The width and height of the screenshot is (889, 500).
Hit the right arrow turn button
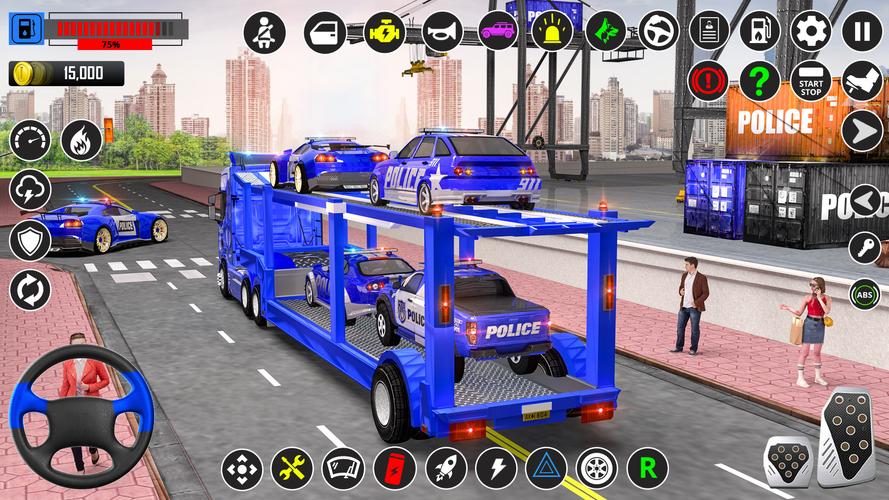tap(861, 130)
